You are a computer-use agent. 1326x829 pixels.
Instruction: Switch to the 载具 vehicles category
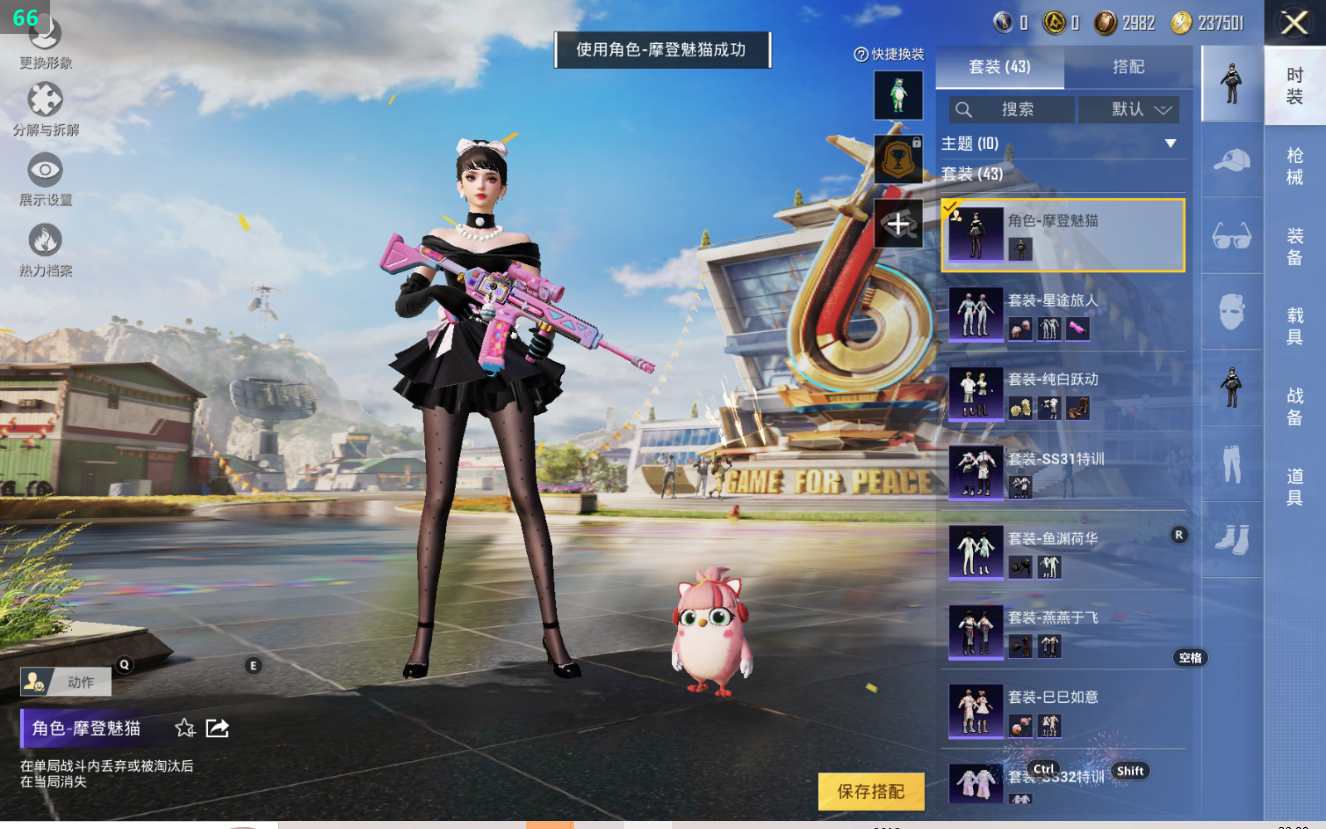[1295, 326]
